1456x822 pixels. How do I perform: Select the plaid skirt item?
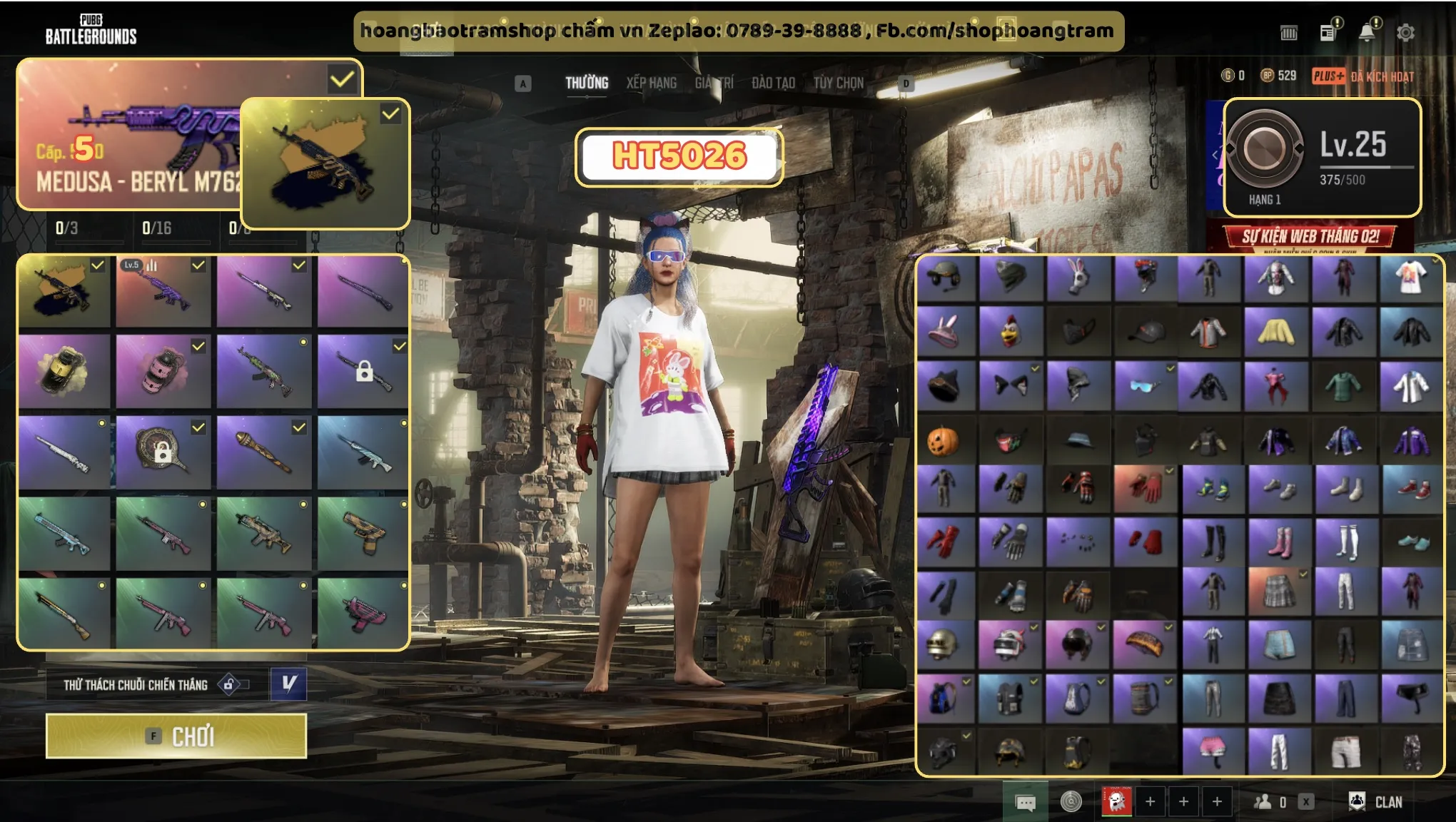point(1278,592)
